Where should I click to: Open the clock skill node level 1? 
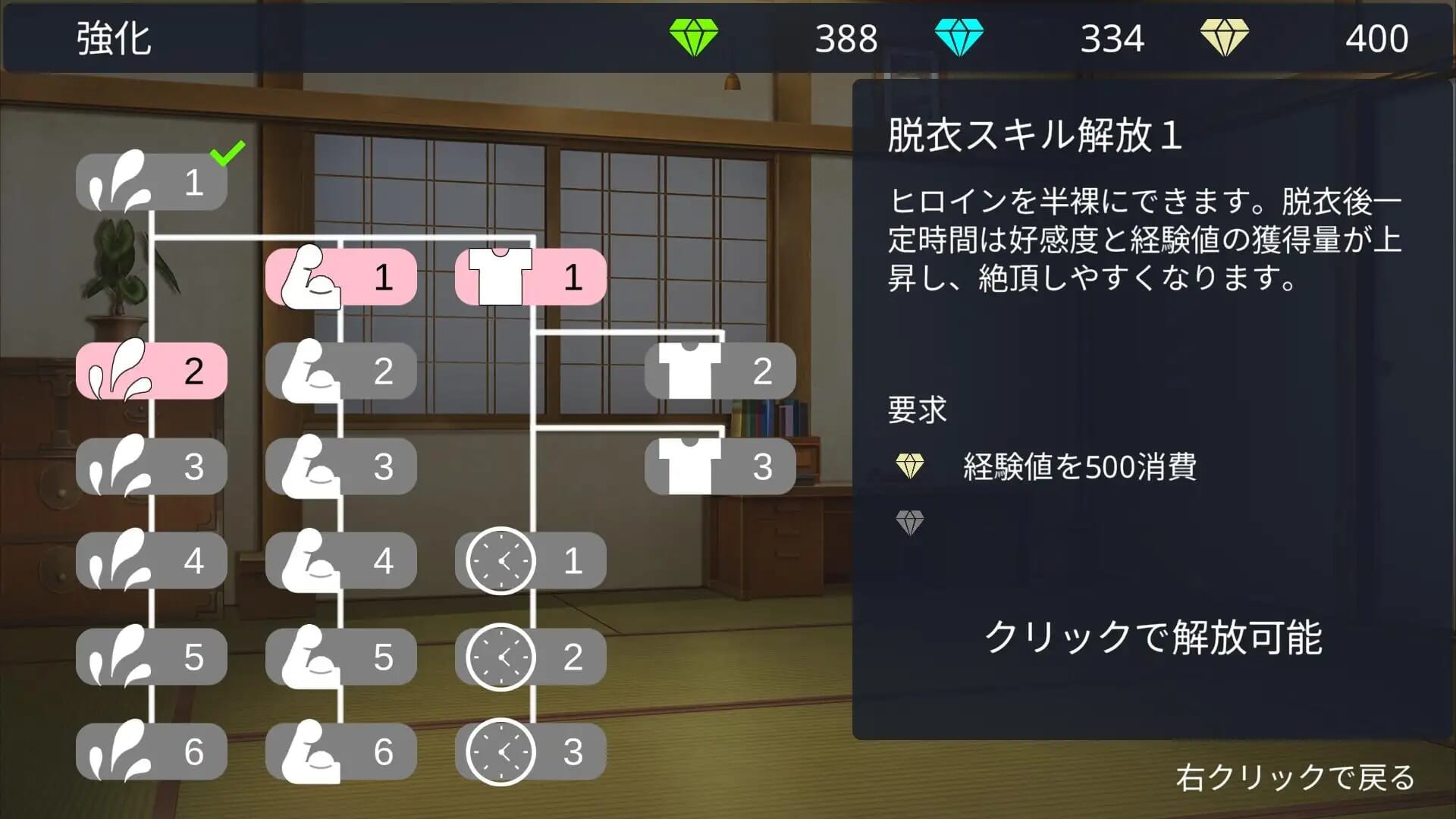(x=529, y=561)
